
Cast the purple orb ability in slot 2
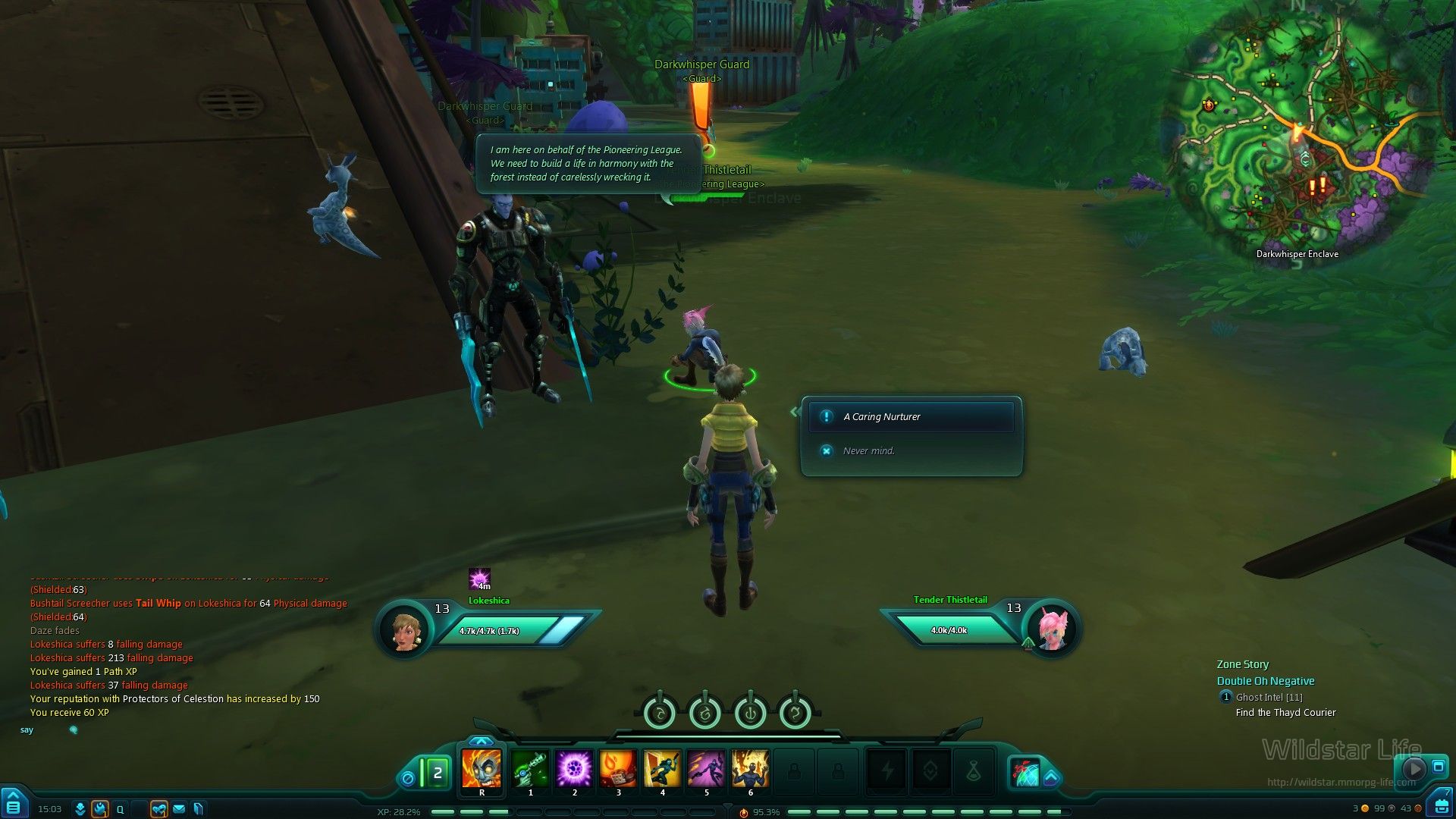click(574, 770)
